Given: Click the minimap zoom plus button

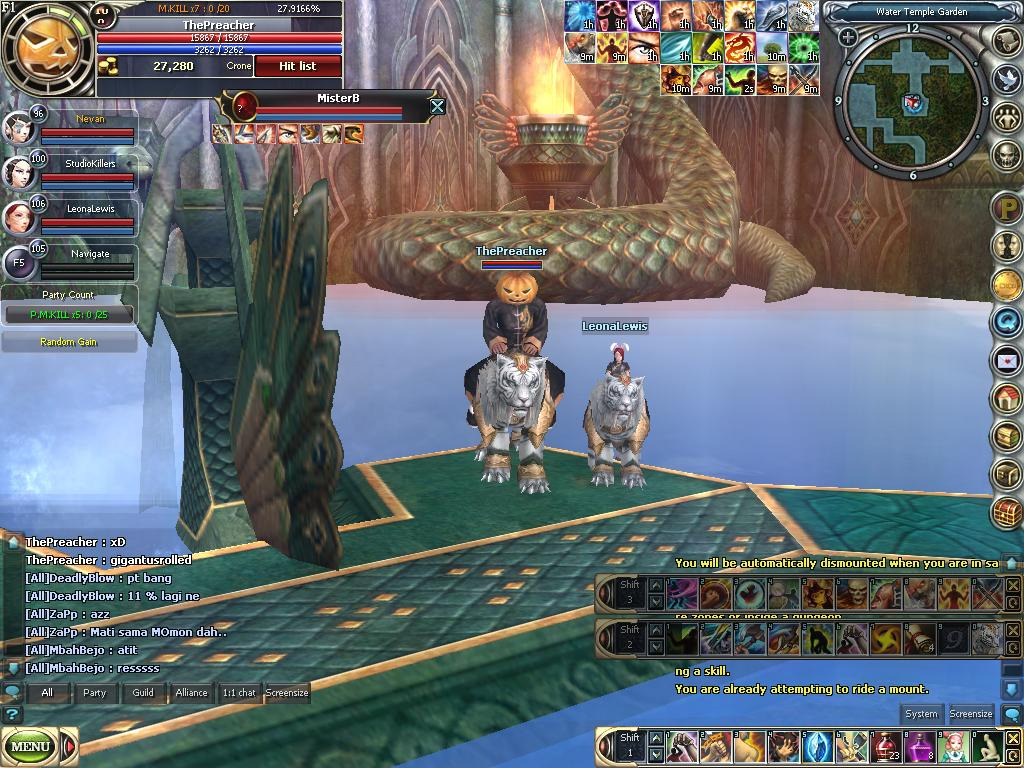Looking at the screenshot, I should click(848, 38).
